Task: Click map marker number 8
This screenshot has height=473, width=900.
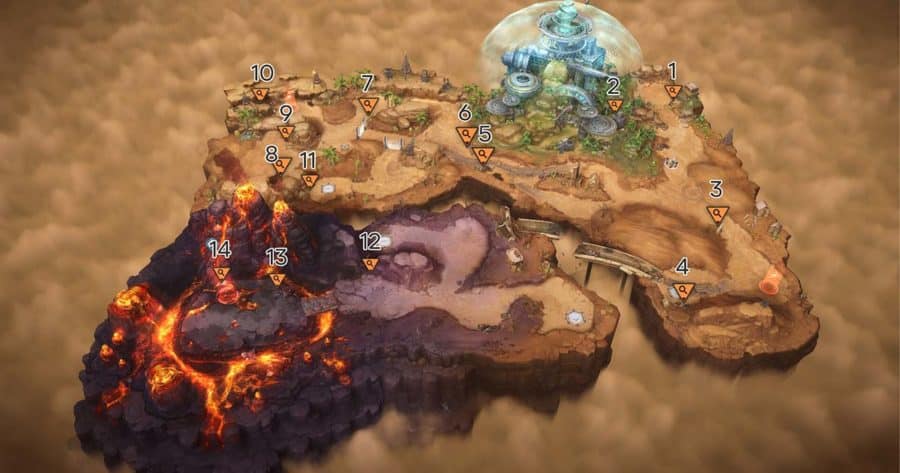Action: click(282, 165)
